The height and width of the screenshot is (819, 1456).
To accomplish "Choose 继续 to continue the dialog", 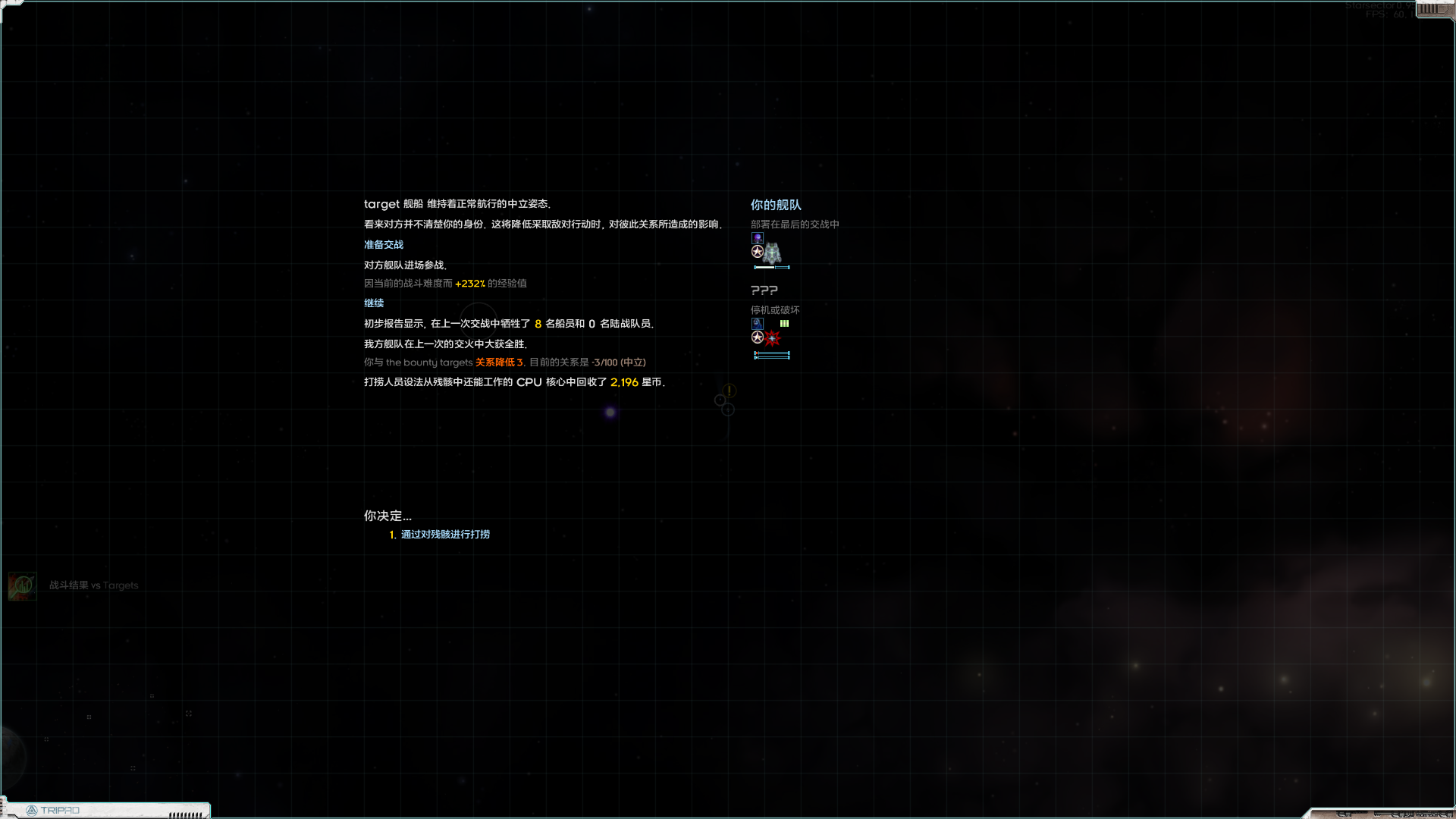I will (x=374, y=303).
